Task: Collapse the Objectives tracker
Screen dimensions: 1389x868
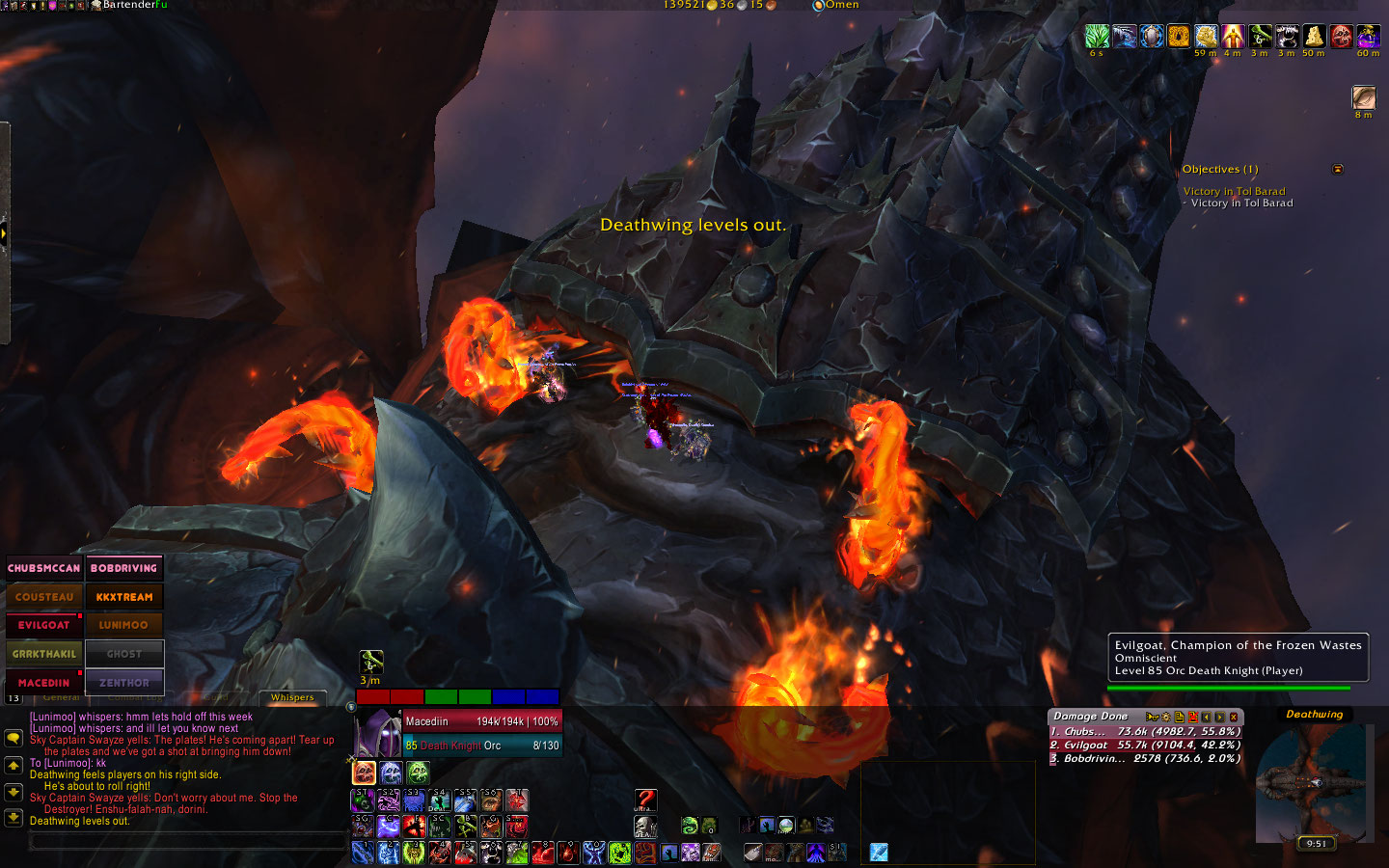Action: tap(1338, 170)
